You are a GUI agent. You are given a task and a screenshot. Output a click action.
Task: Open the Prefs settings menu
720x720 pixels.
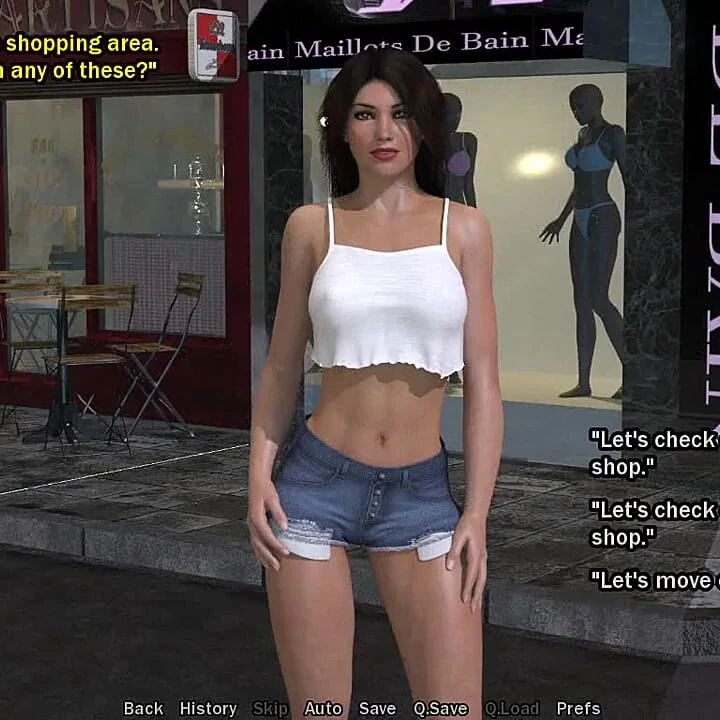(x=578, y=708)
